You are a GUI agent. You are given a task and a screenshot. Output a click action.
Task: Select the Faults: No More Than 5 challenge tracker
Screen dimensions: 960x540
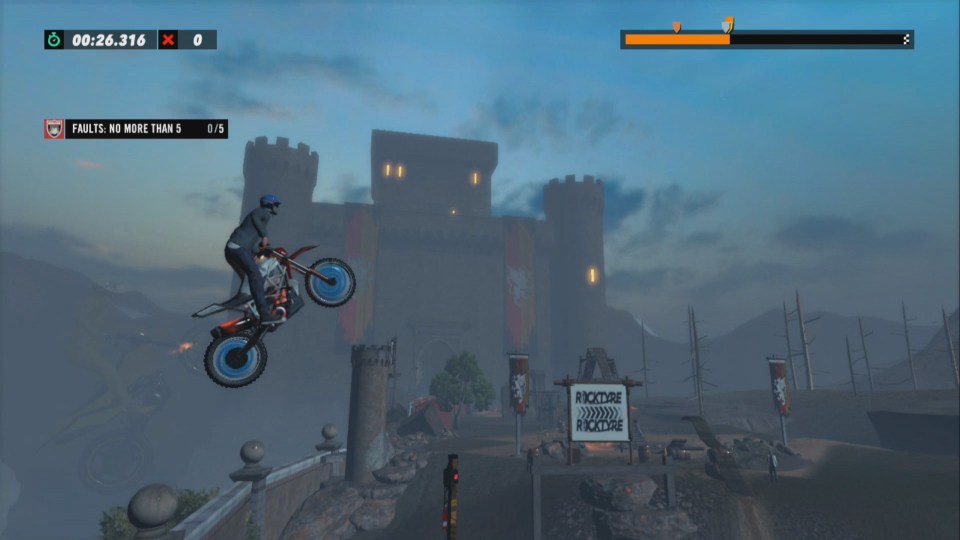pos(136,129)
